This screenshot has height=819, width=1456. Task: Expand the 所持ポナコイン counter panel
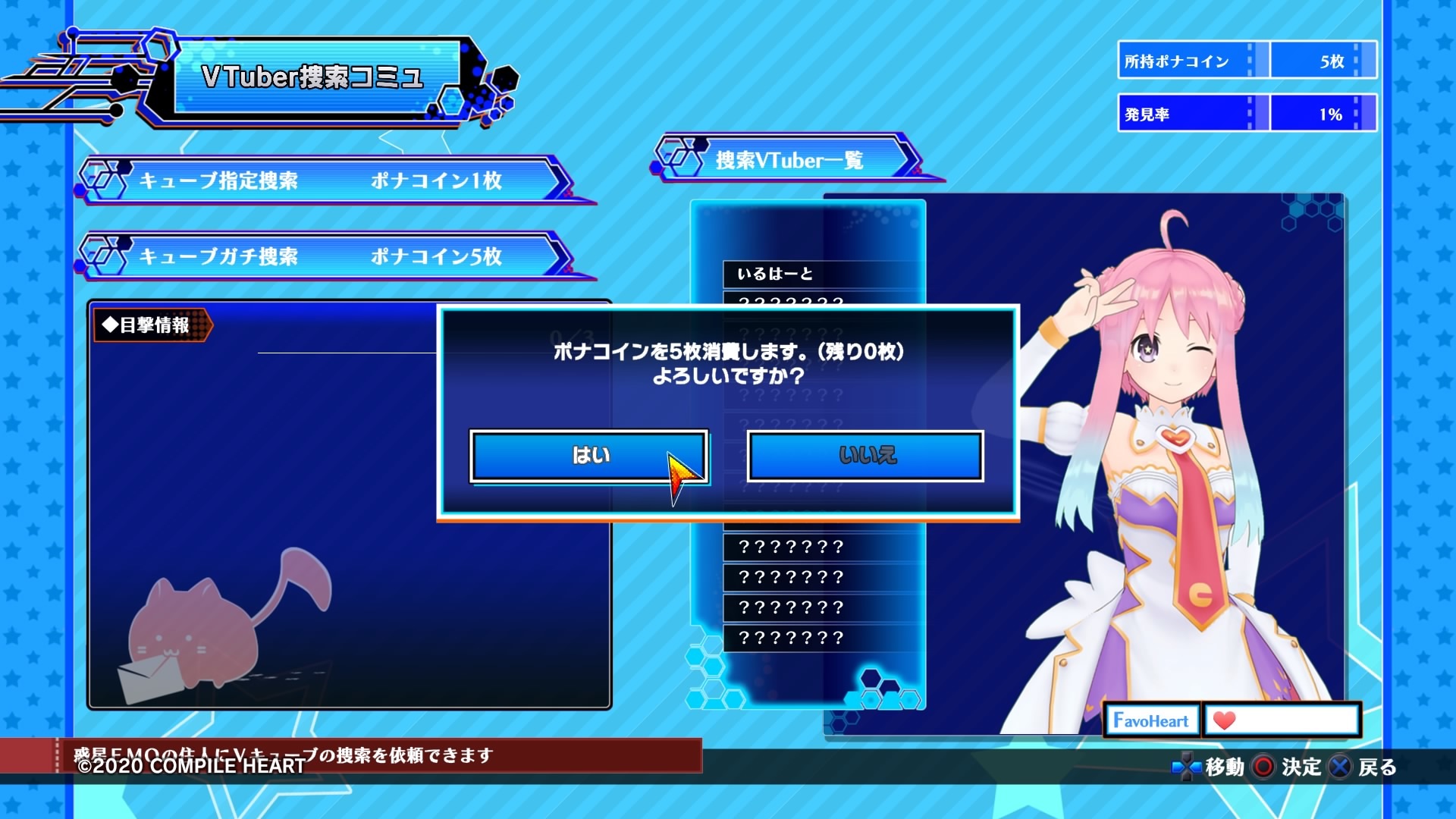click(1246, 61)
